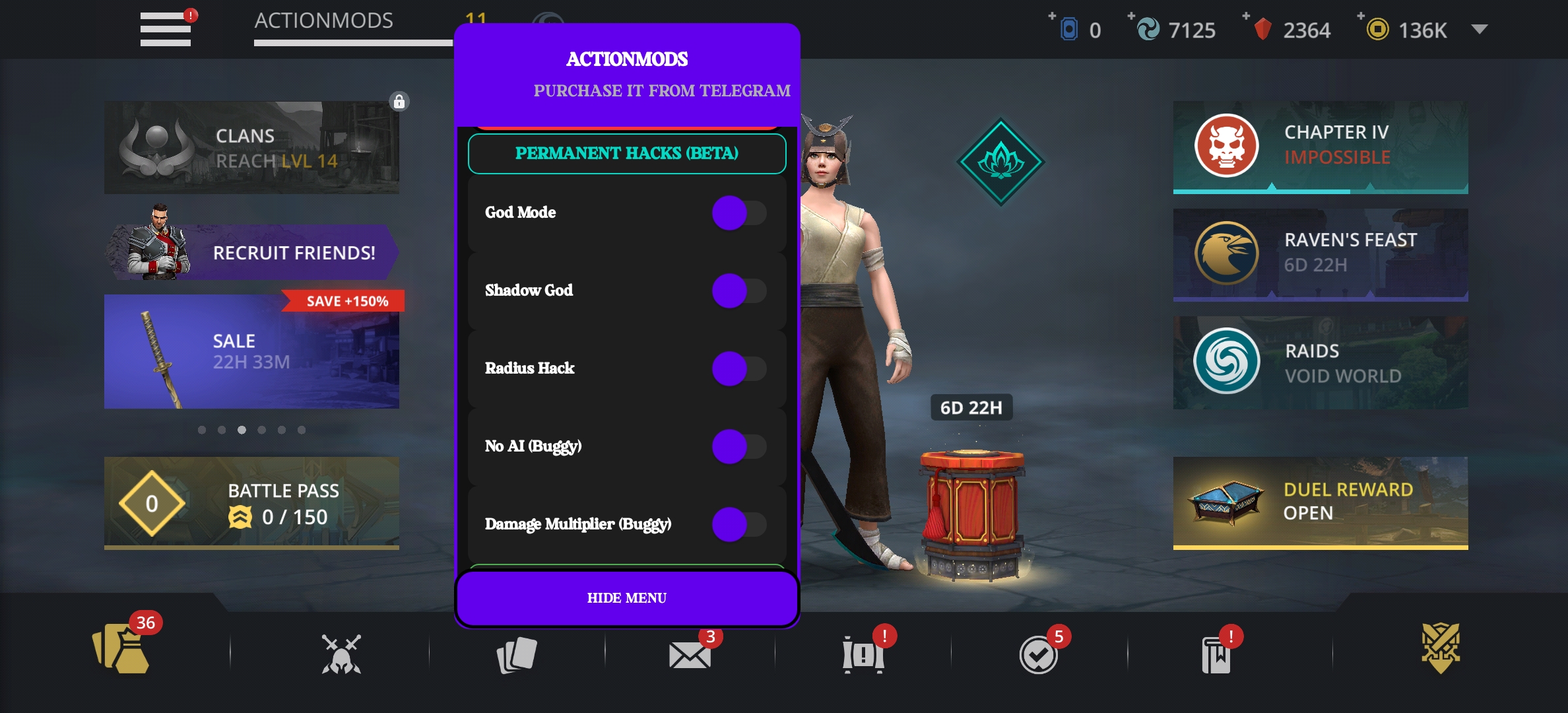Open the mail envelope inbox

click(690, 655)
